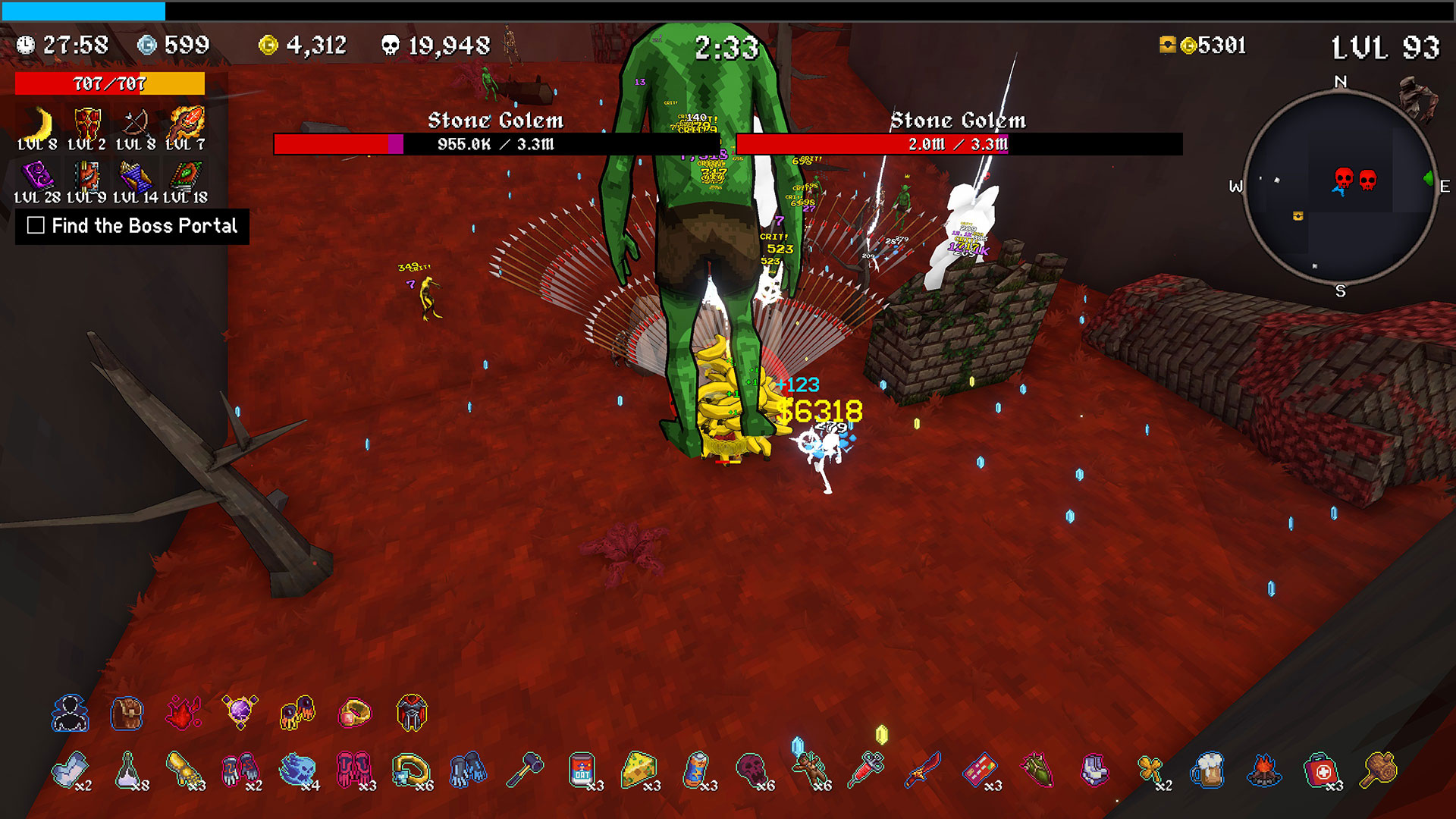Click the purple orb amulet item
This screenshot has width=1456, height=819.
click(x=240, y=712)
